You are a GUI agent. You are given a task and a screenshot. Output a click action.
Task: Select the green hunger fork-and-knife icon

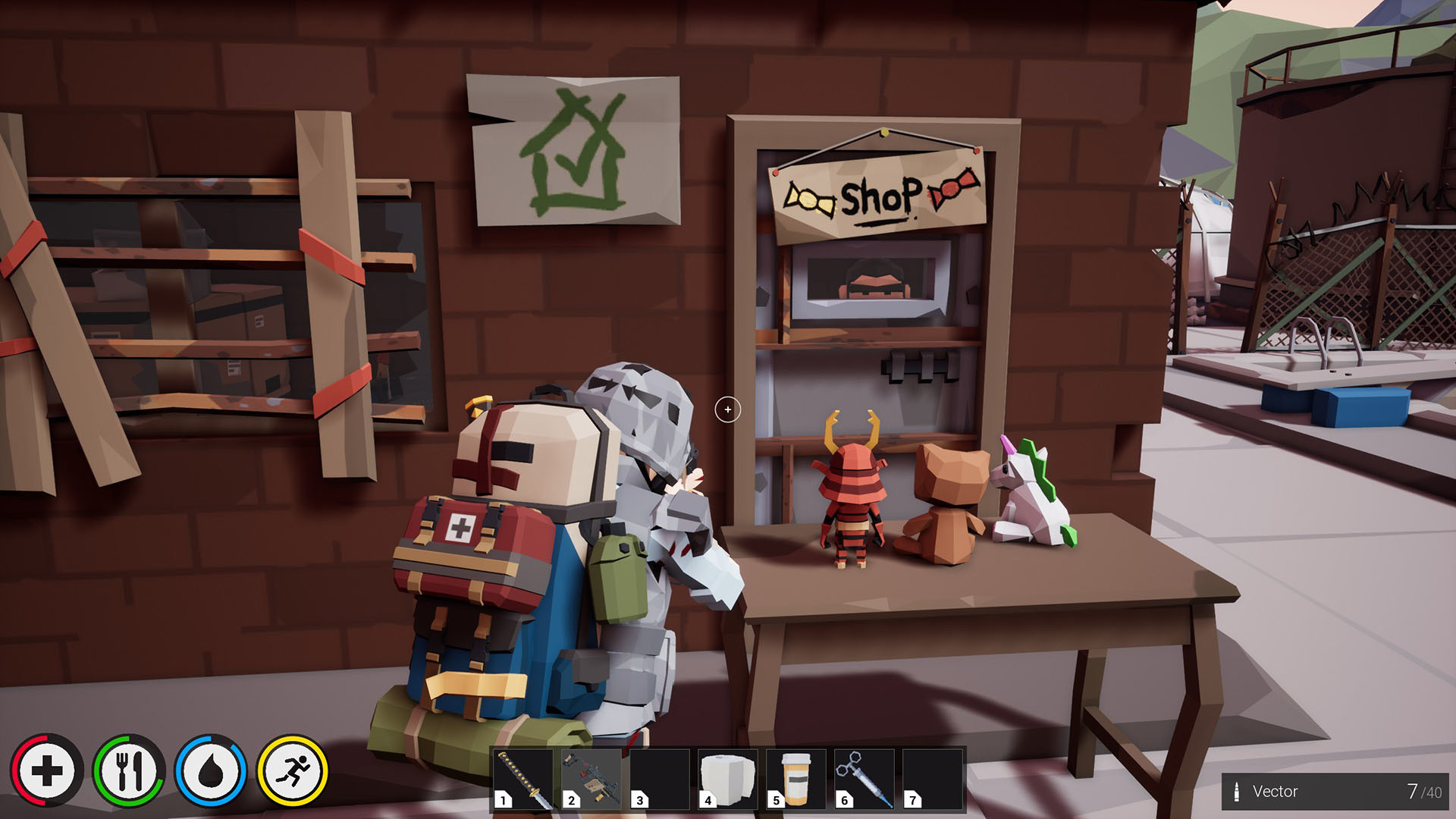(129, 770)
